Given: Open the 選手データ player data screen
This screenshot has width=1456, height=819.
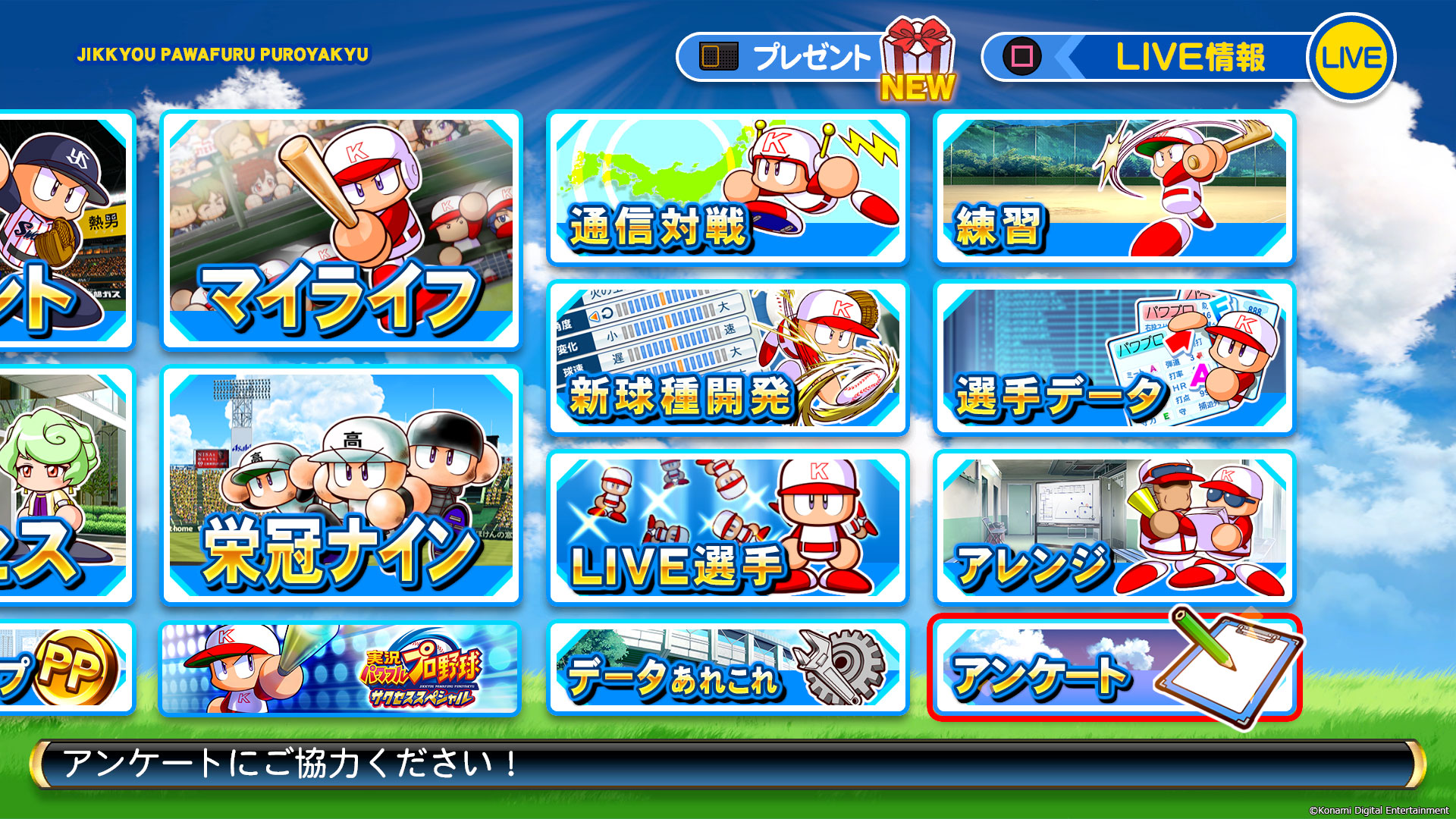Looking at the screenshot, I should 1113,356.
